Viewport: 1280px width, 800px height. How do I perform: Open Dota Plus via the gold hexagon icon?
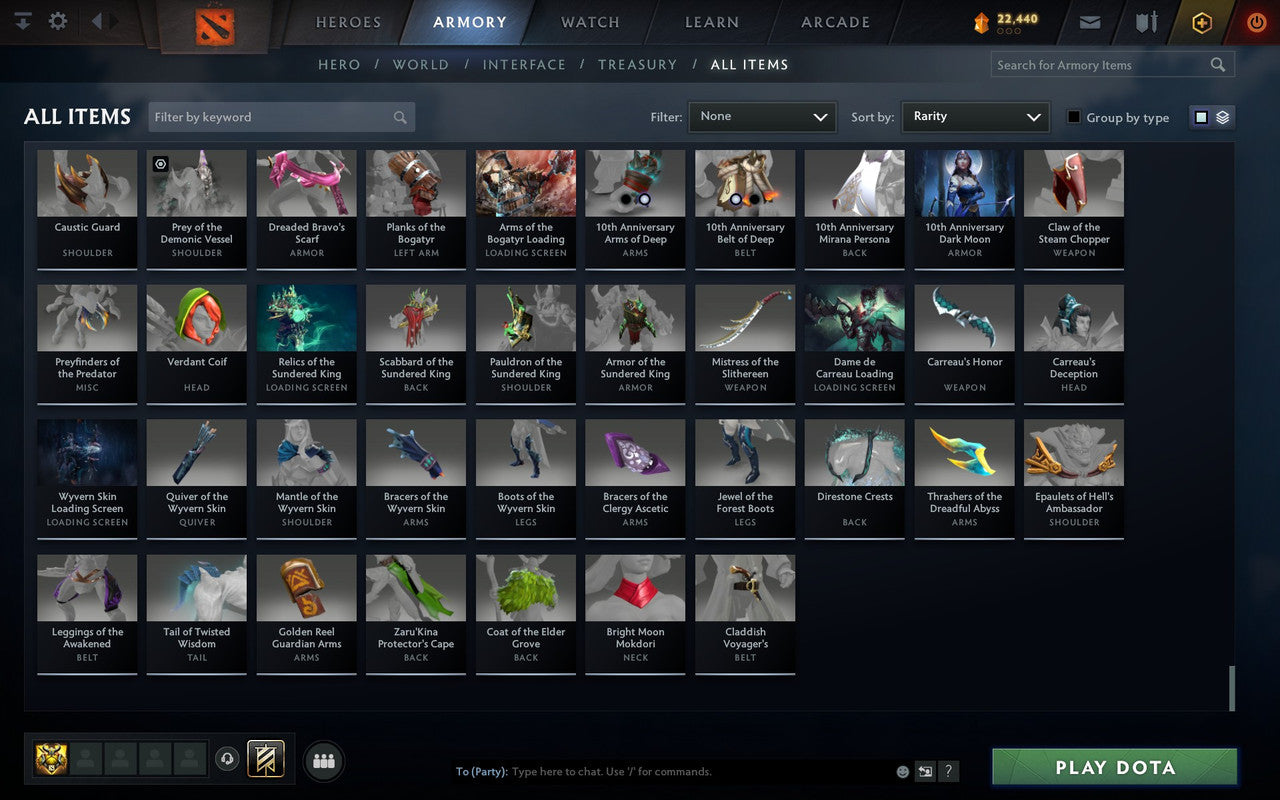[x=1201, y=22]
